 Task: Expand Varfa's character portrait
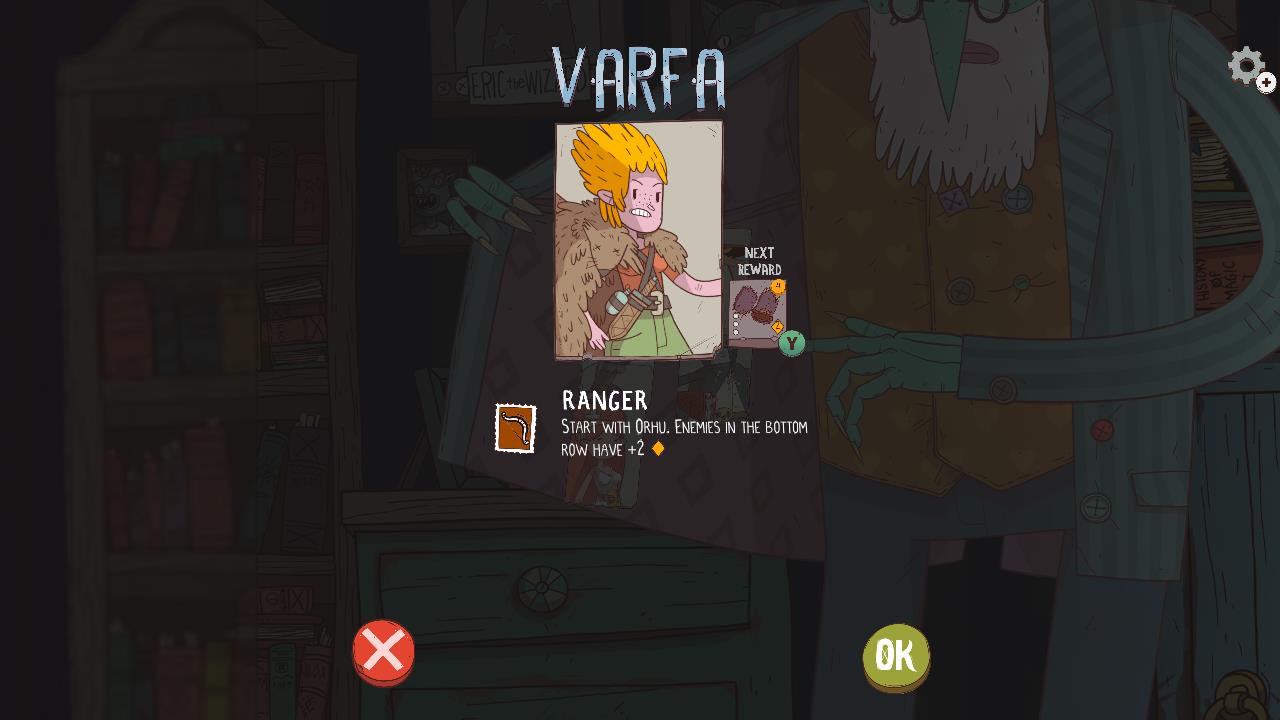point(637,240)
